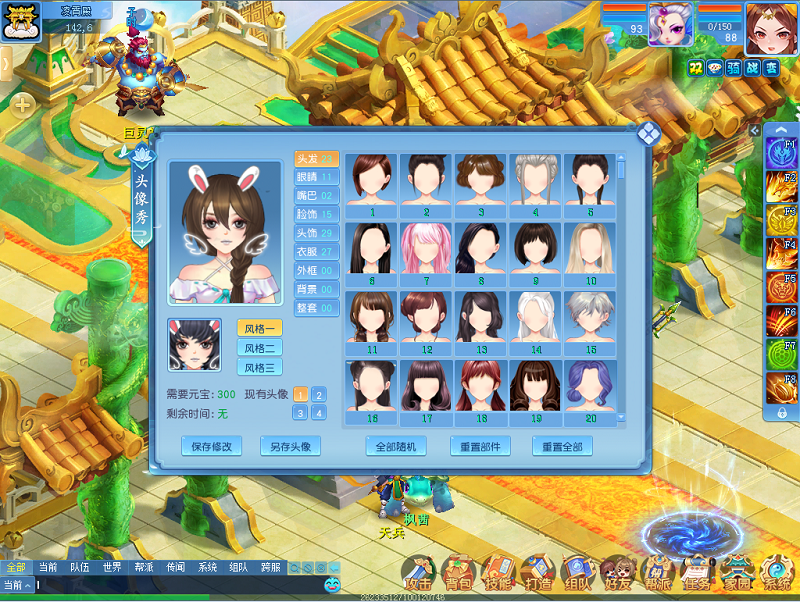Viewport: 800px width, 602px height.
Task: Select the 背景 background category
Action: (316, 289)
